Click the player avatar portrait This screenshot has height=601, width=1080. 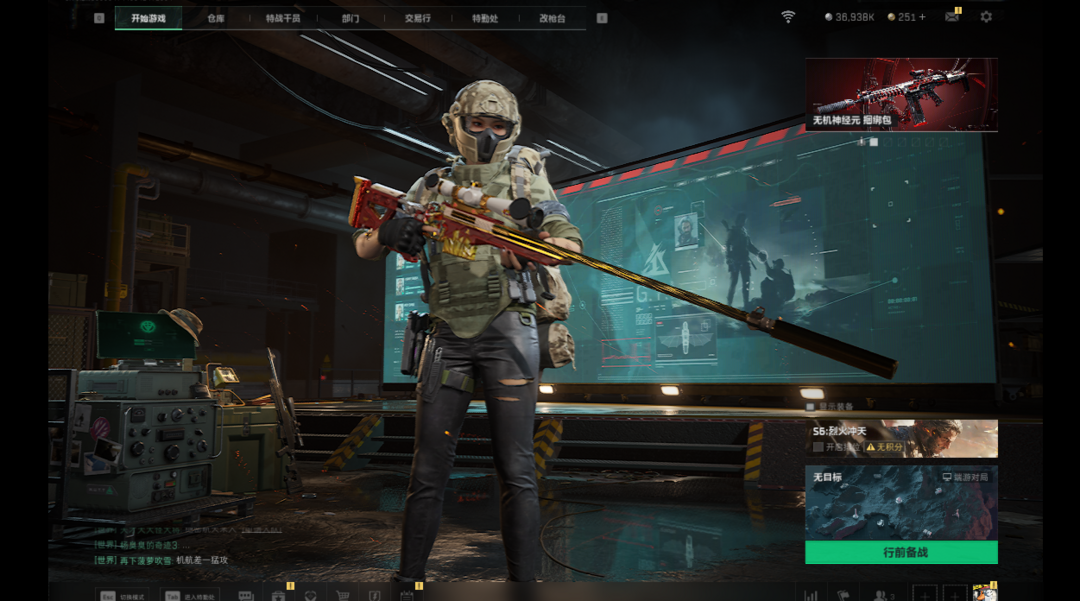pos(984,592)
